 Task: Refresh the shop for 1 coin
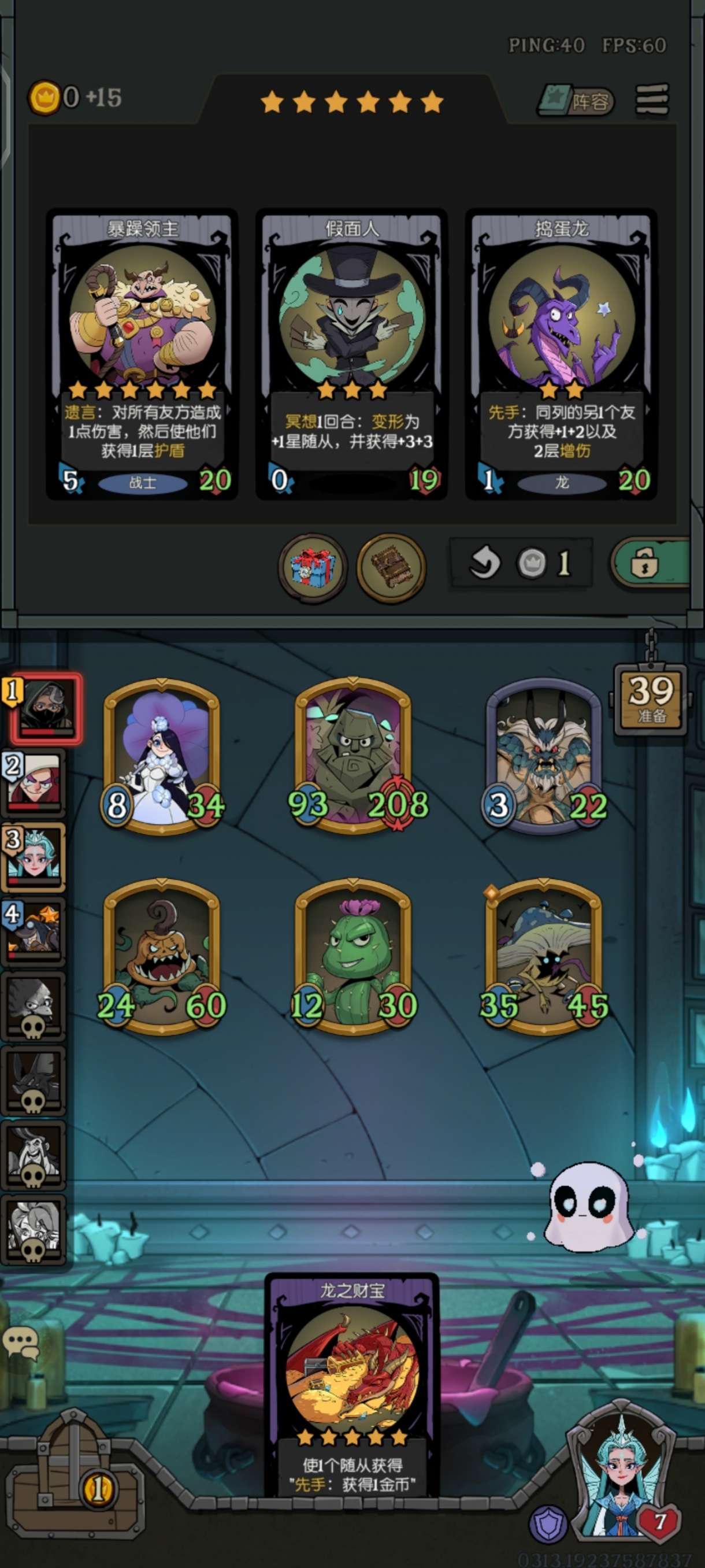[521, 563]
